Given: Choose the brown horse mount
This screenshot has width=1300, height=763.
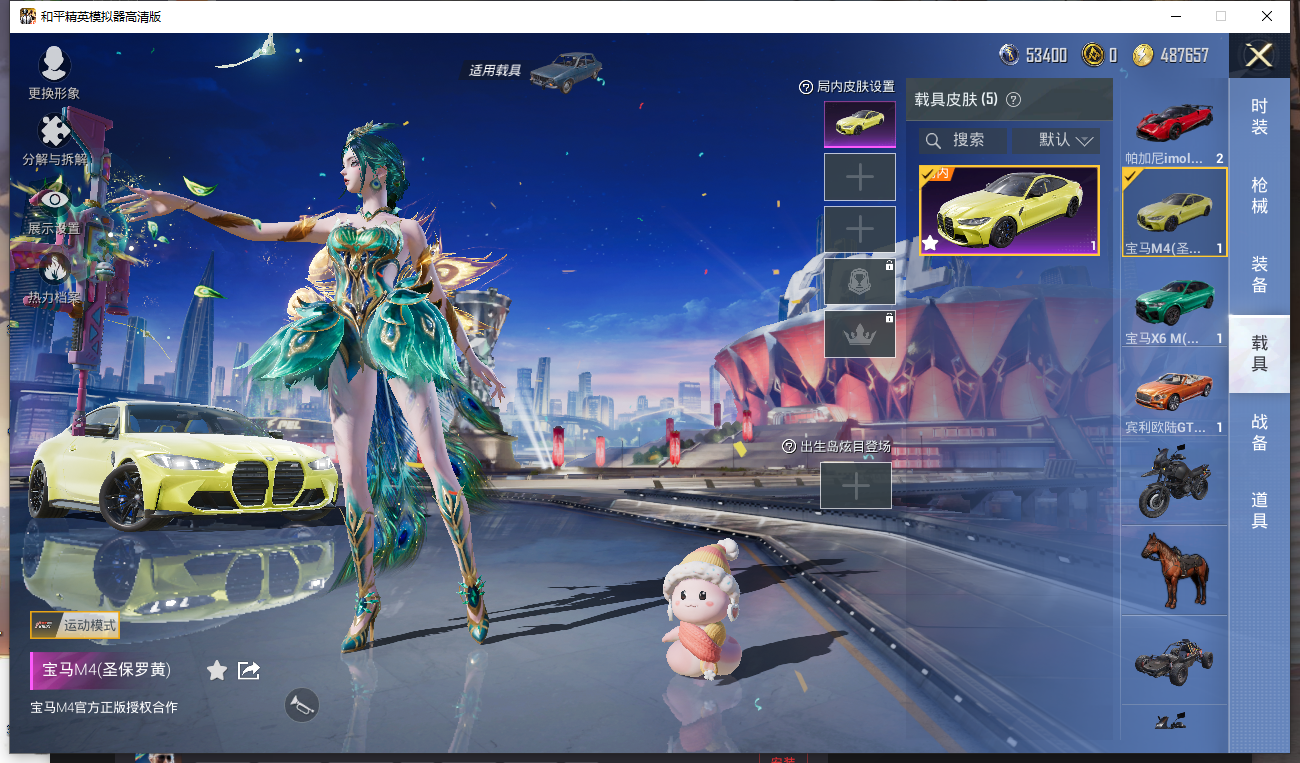Looking at the screenshot, I should 1174,570.
